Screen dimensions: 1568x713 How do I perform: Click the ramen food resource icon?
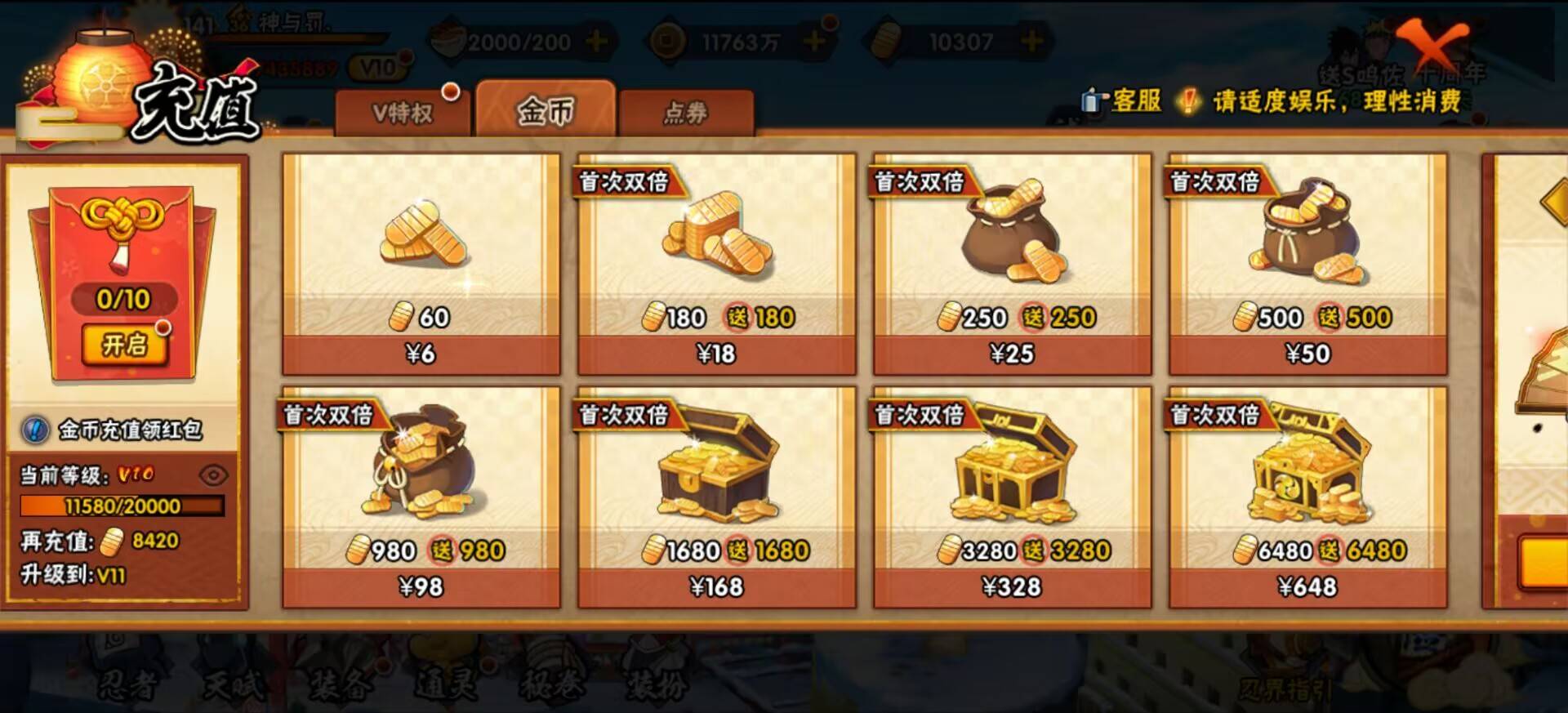click(x=448, y=36)
